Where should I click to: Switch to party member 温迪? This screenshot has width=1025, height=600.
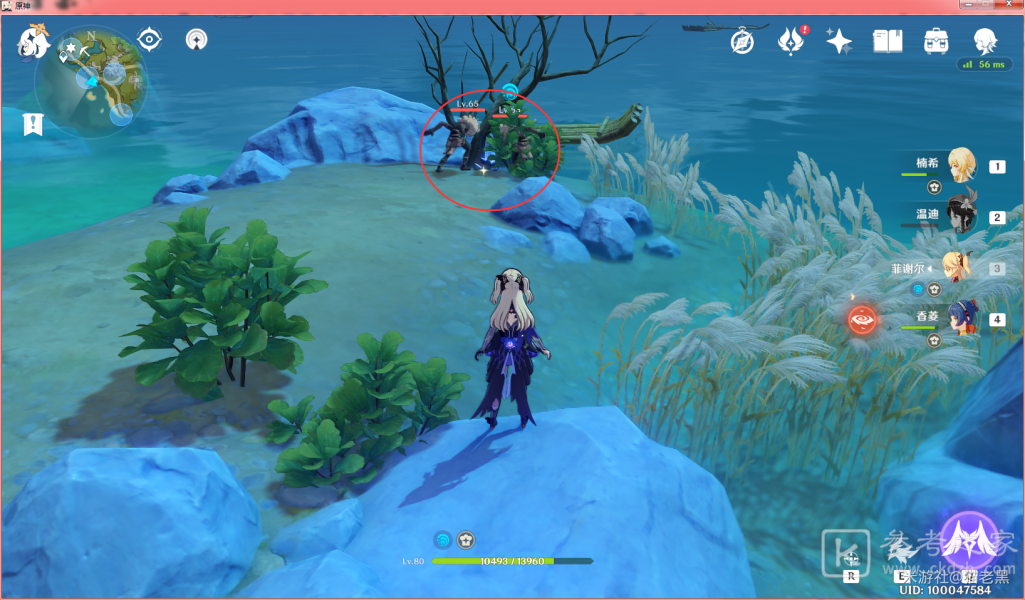(962, 216)
